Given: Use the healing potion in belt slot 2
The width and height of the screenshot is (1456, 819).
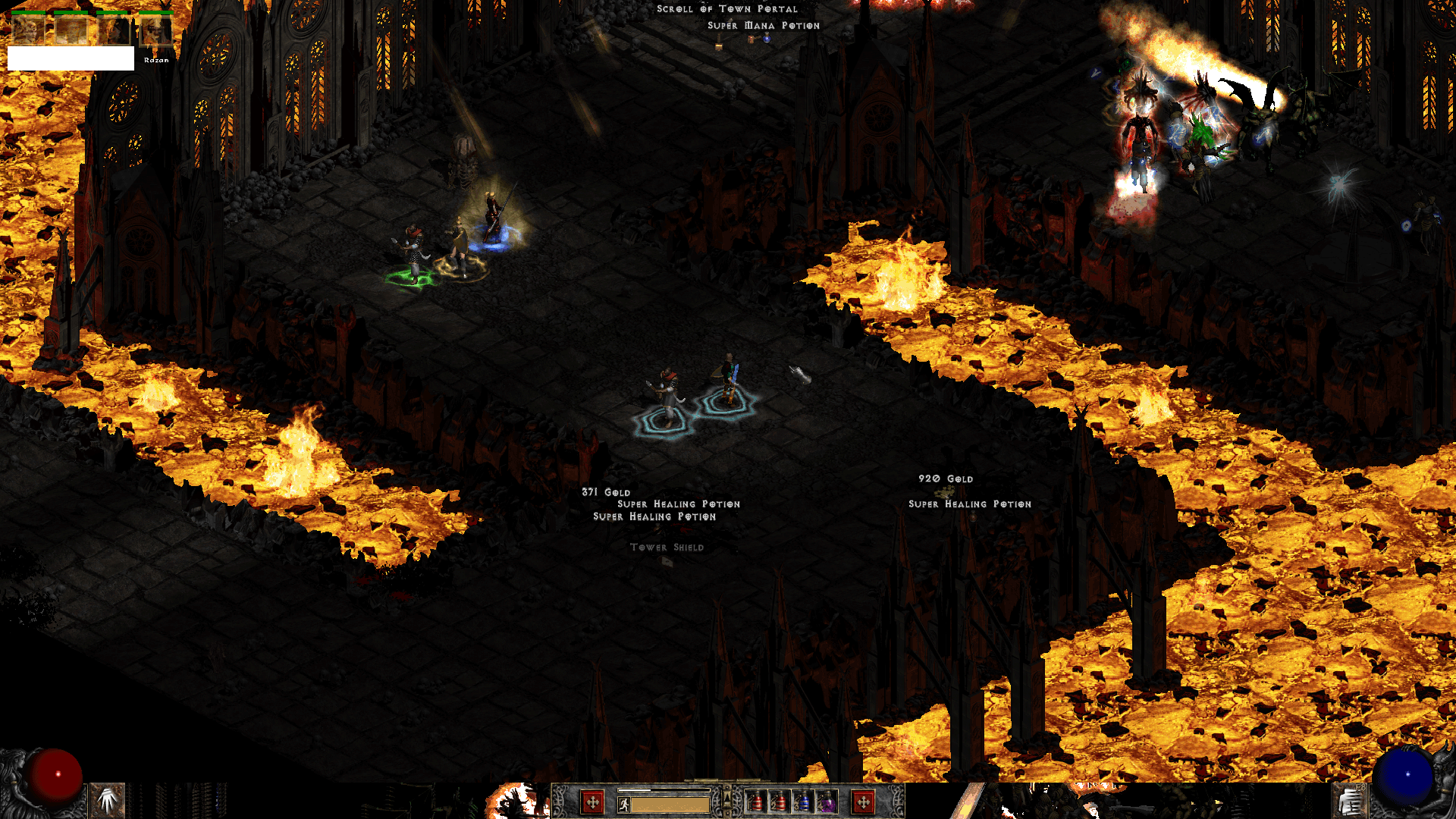Looking at the screenshot, I should [x=780, y=802].
